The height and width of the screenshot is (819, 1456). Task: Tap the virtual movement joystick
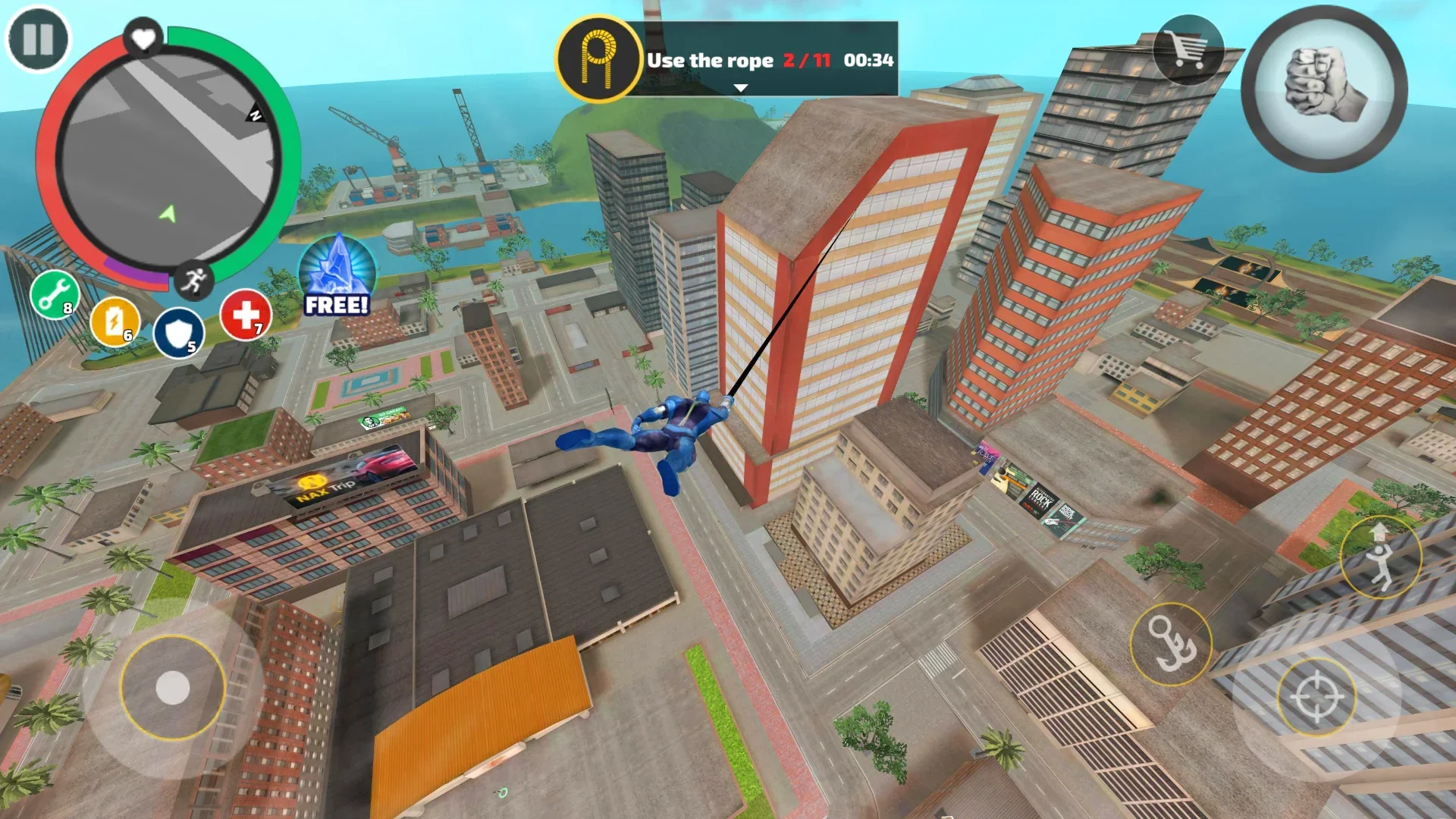point(173,688)
